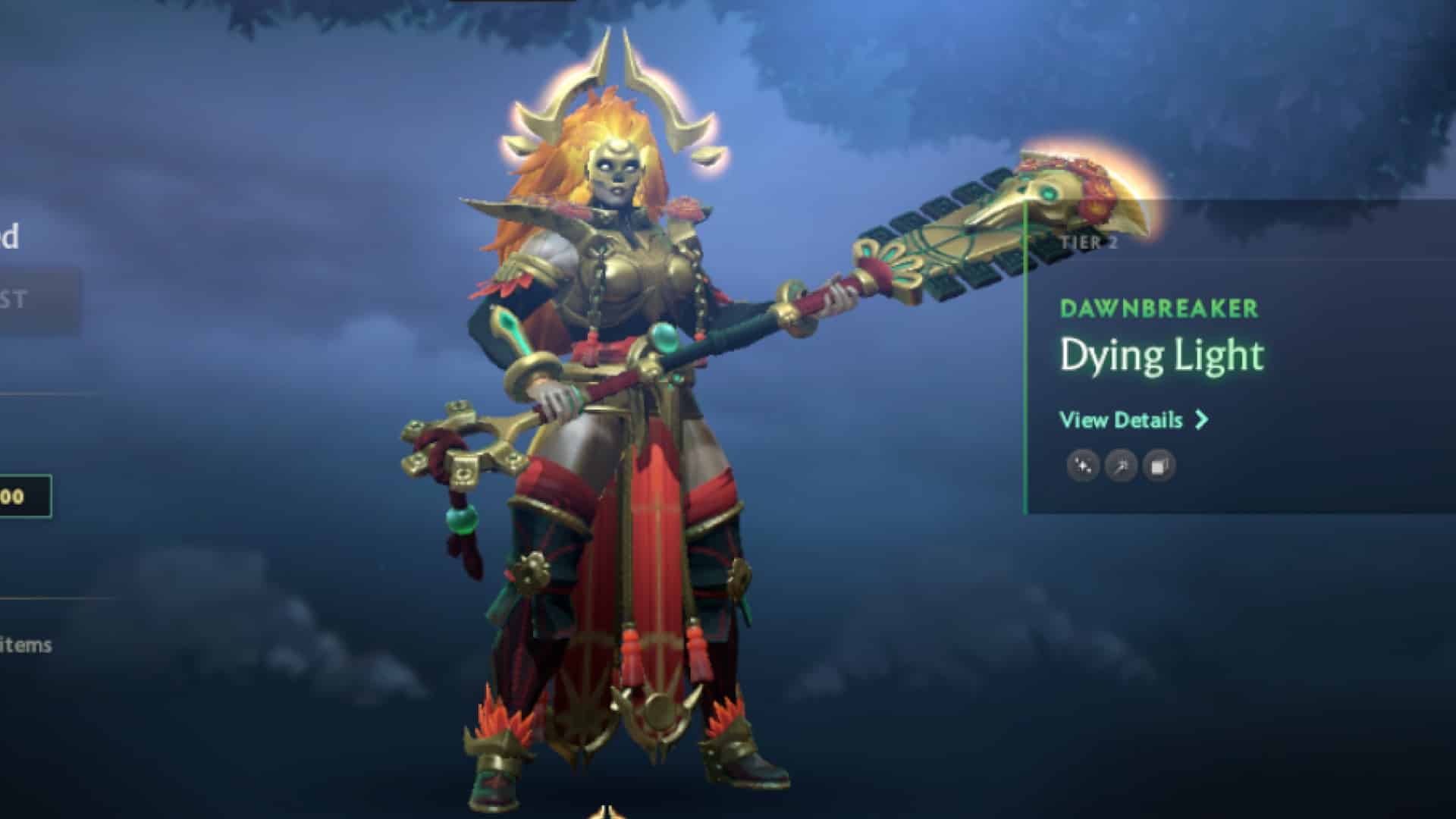The width and height of the screenshot is (1456, 819).
Task: Select the leftmost circular icon under View Details
Action: (x=1083, y=466)
